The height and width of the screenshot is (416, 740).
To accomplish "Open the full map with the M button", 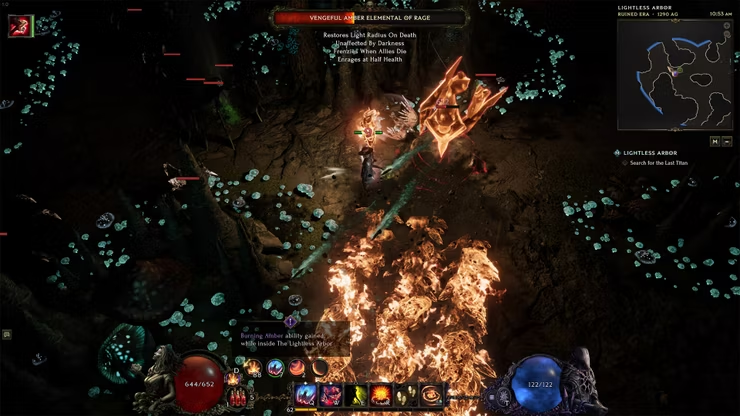I will coord(715,141).
